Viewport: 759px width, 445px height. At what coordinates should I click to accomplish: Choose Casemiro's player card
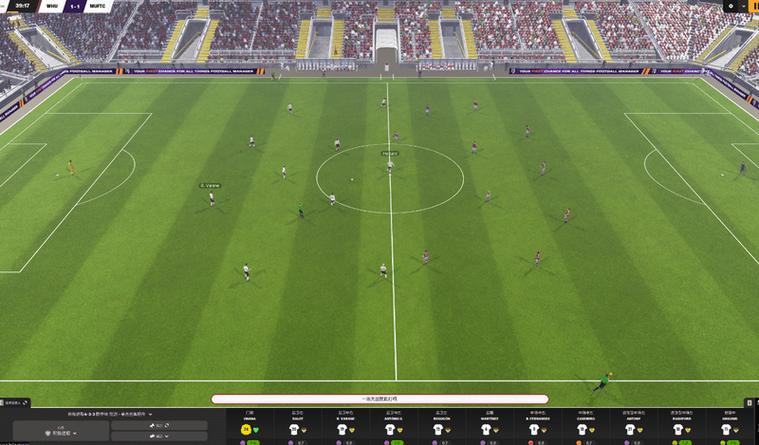pyautogui.click(x=582, y=427)
